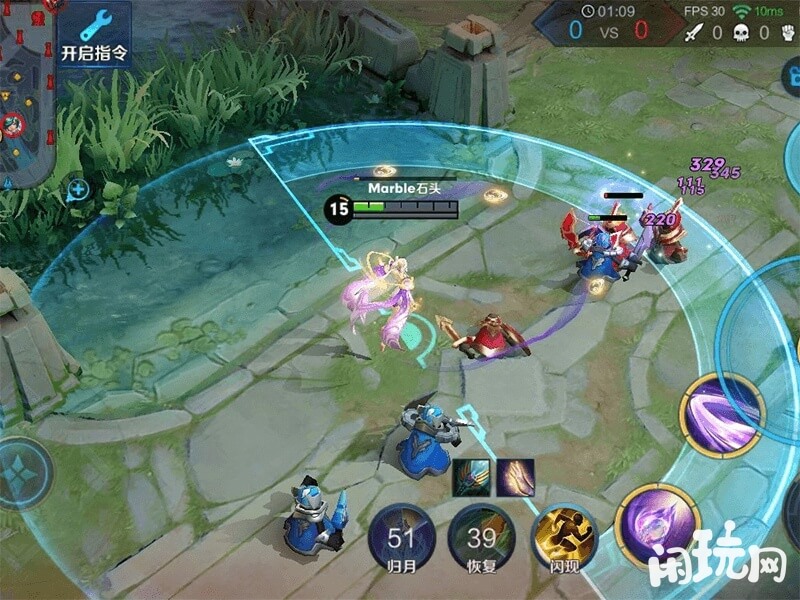
Task: Tap the virtual movement joystick
Action: point(18,472)
